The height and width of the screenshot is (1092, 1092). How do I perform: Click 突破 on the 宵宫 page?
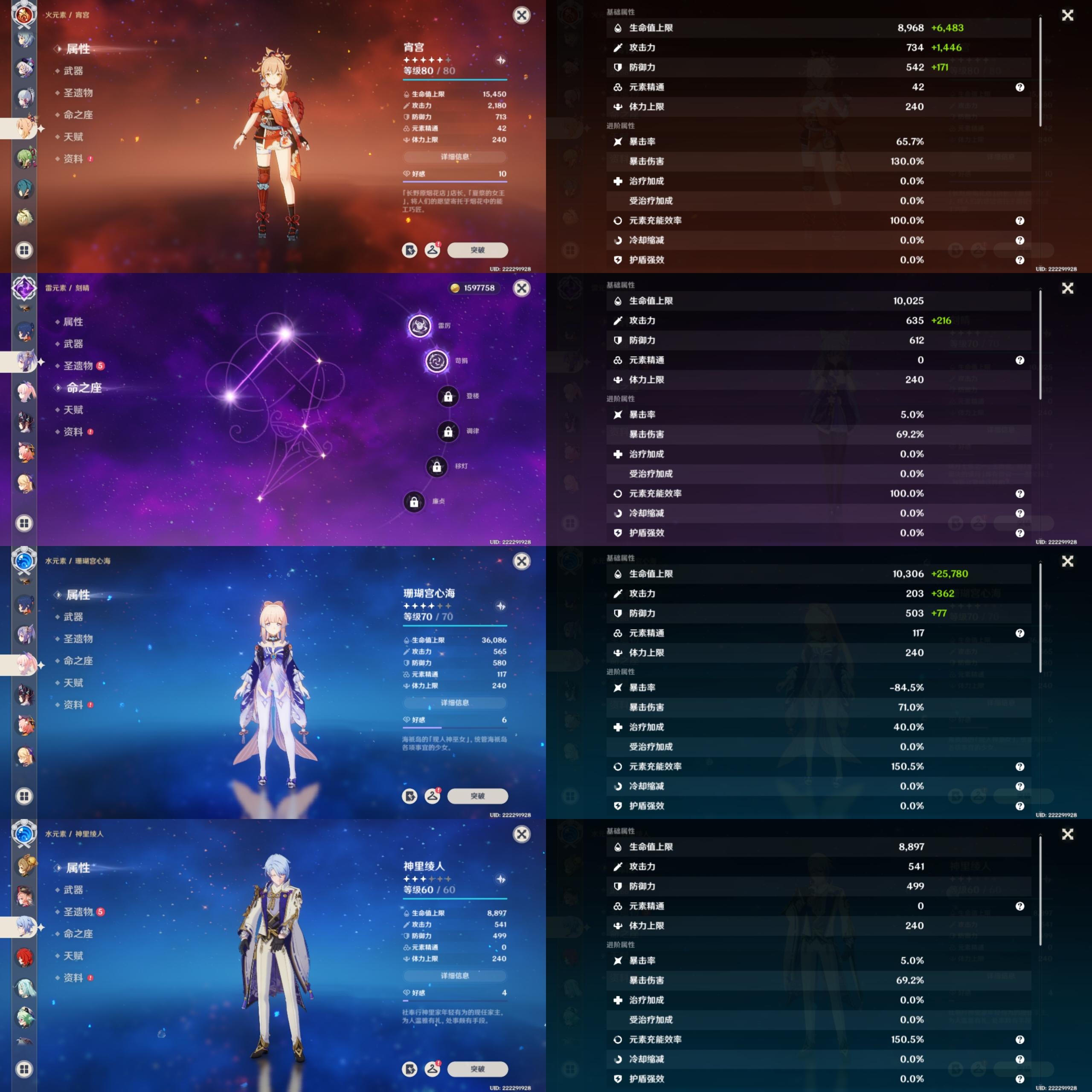point(477,250)
